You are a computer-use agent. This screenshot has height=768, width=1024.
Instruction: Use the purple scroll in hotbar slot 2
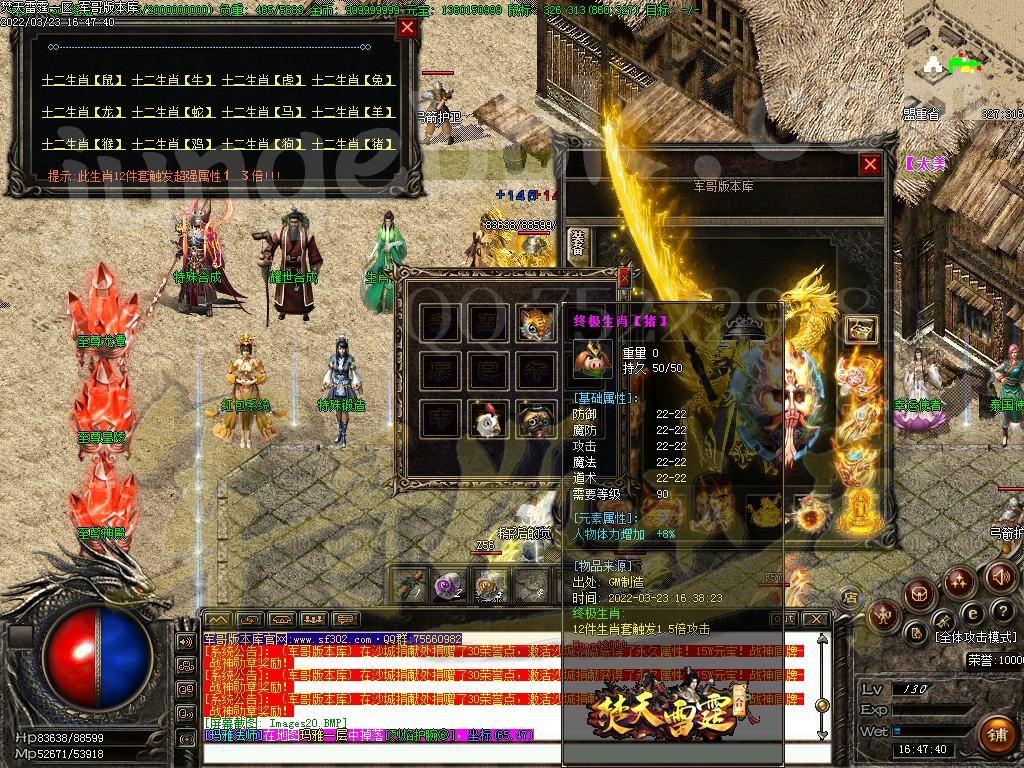coord(447,586)
